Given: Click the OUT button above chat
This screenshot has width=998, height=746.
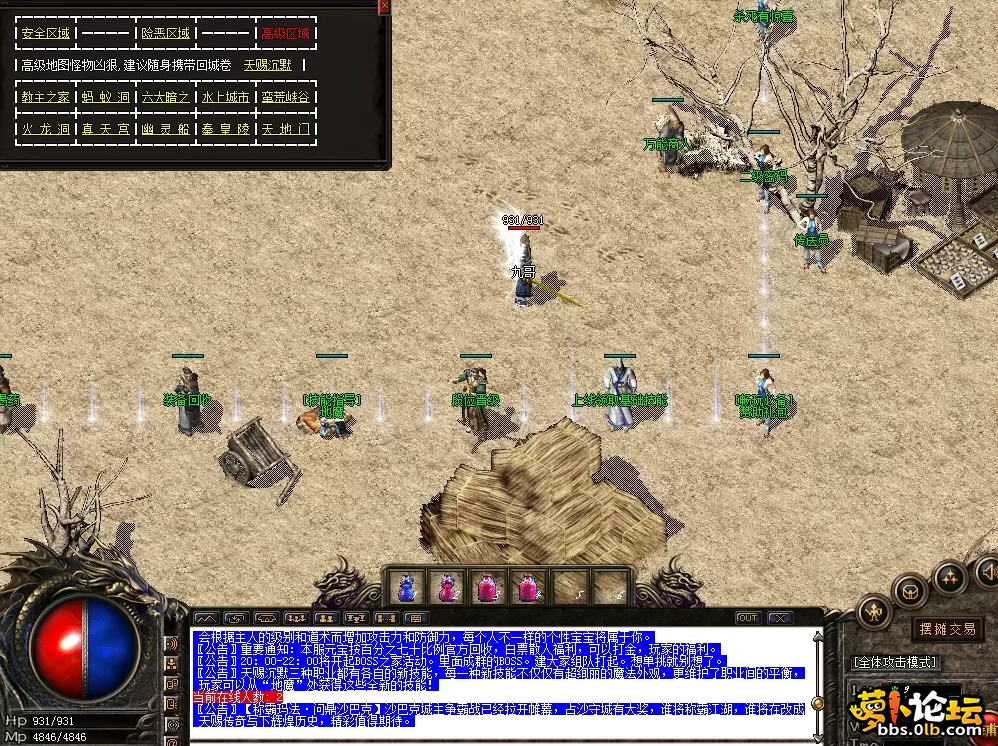Looking at the screenshot, I should point(747,618).
